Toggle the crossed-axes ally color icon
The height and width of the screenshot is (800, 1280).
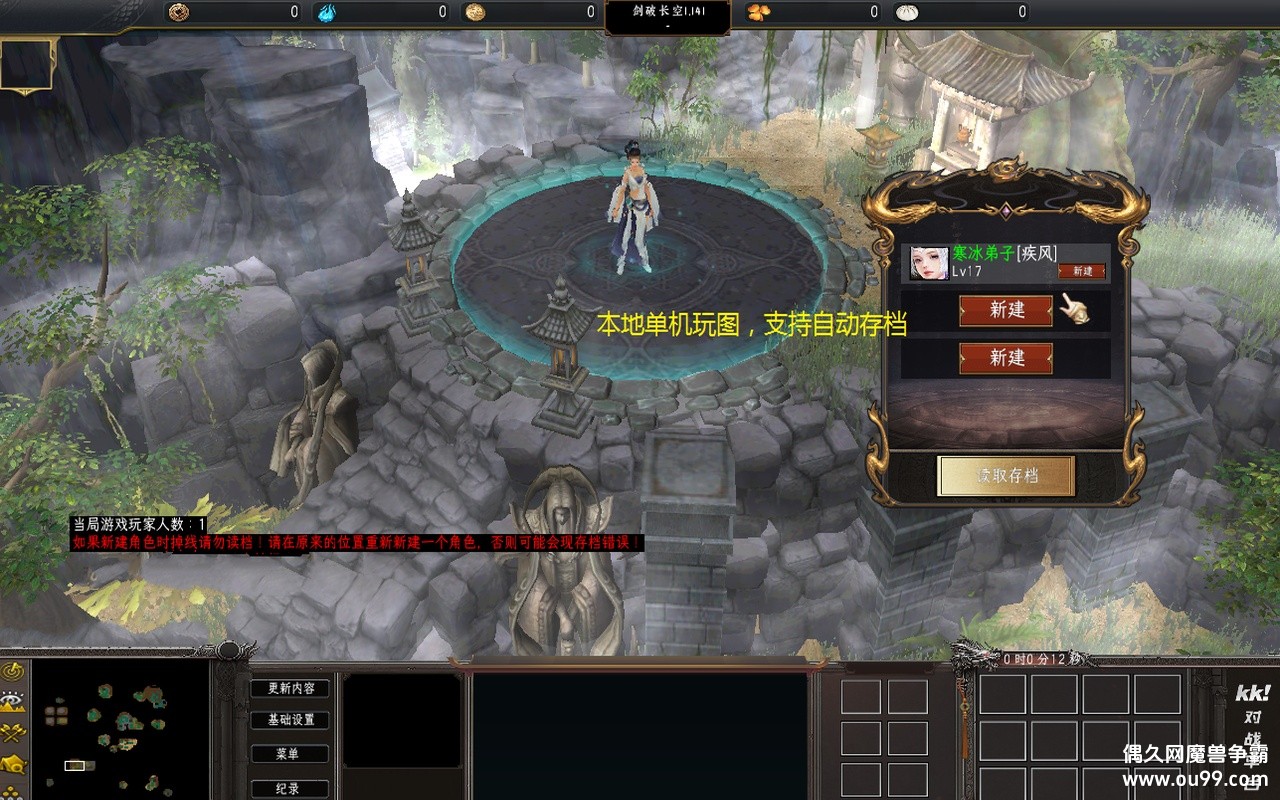click(x=13, y=733)
